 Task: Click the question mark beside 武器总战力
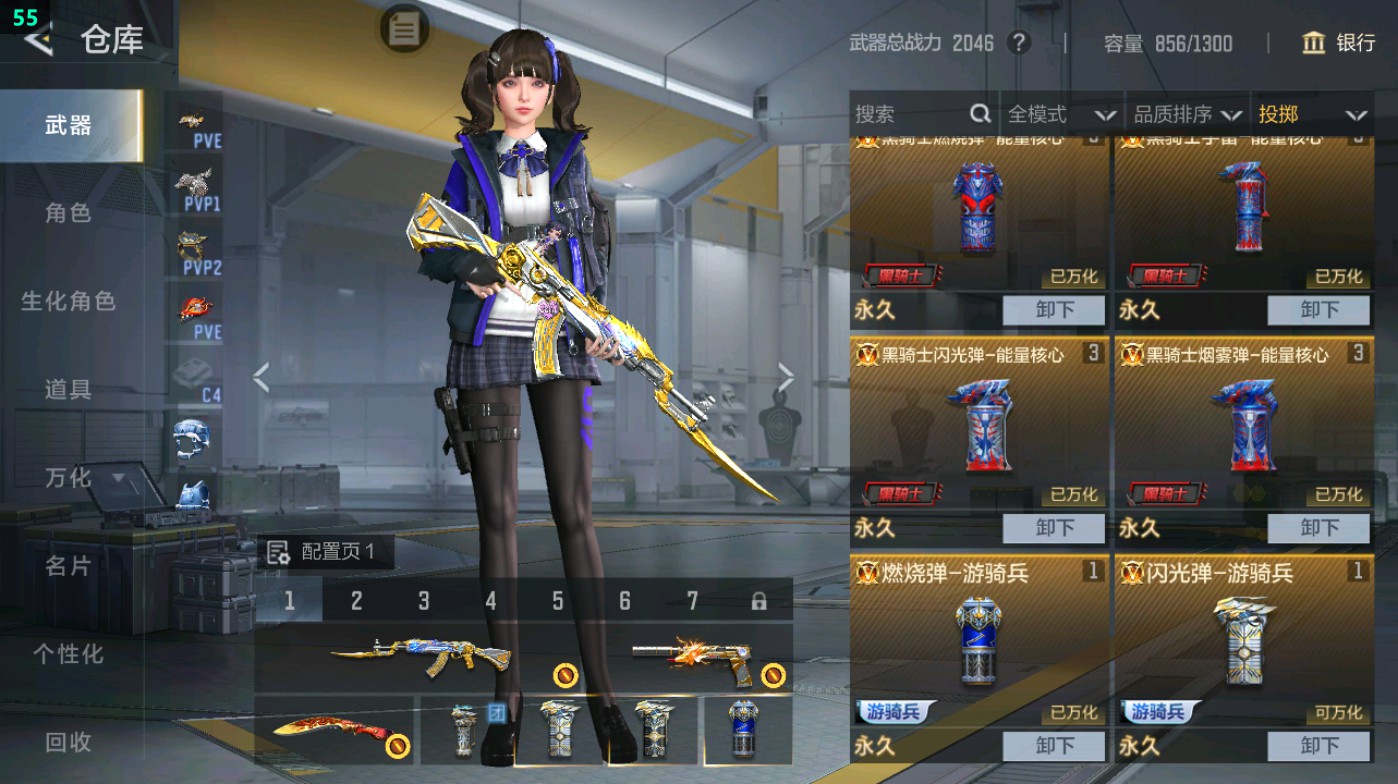click(x=1018, y=44)
